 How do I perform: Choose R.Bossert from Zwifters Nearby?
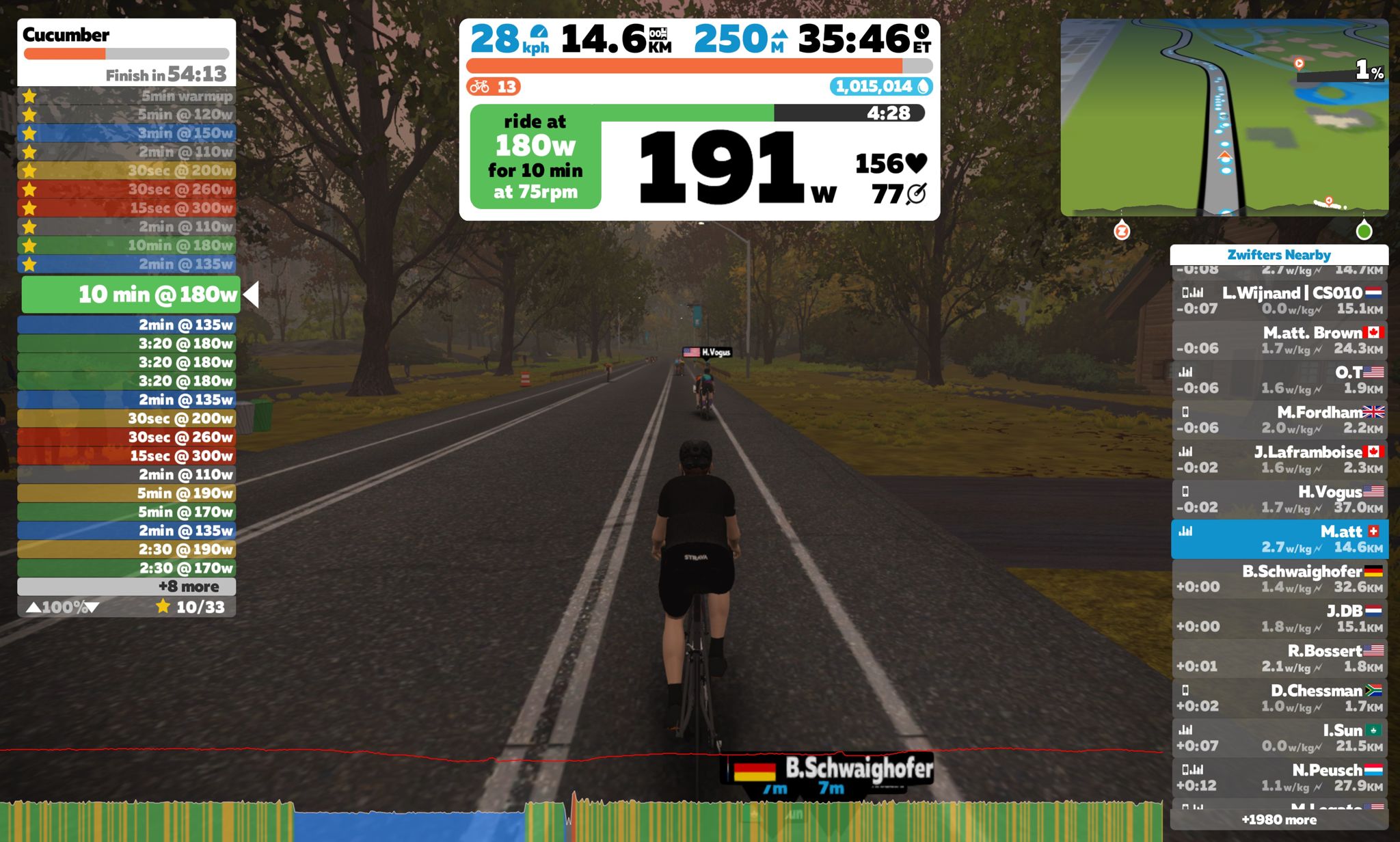[x=1279, y=658]
